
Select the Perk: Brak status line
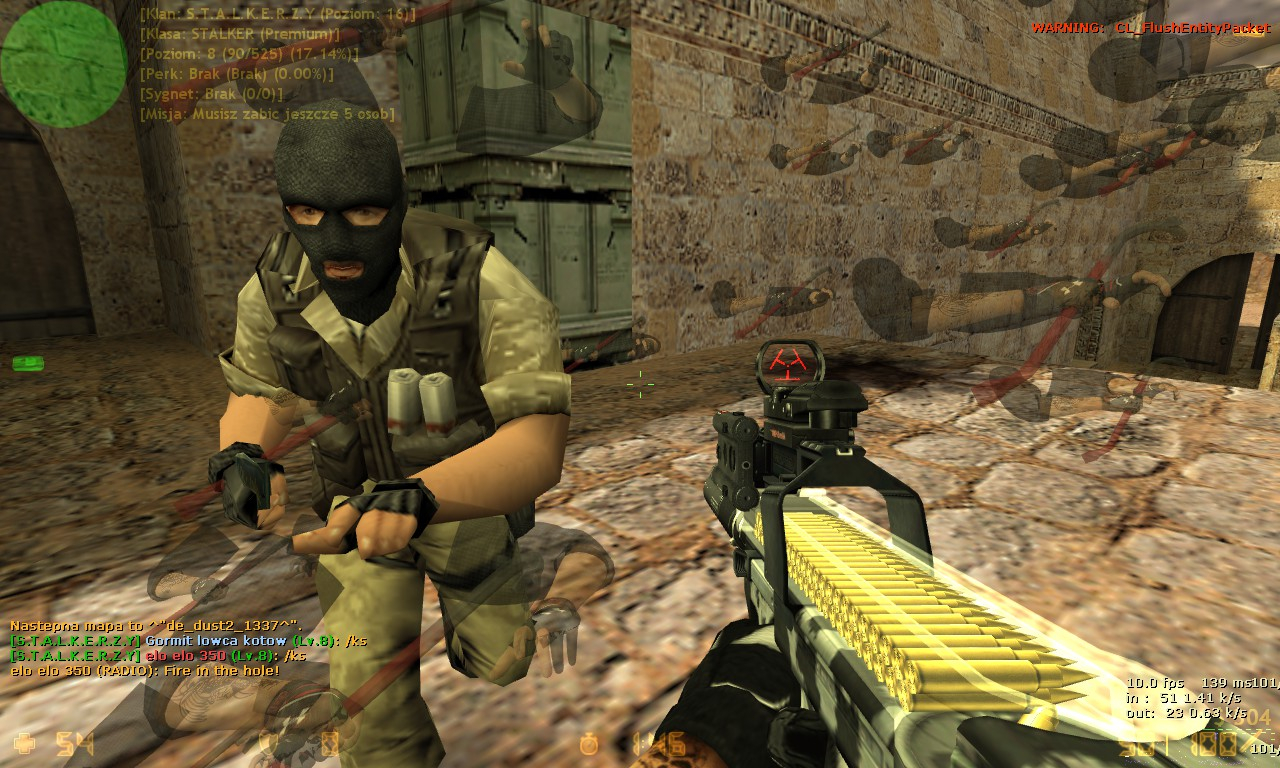(236, 74)
